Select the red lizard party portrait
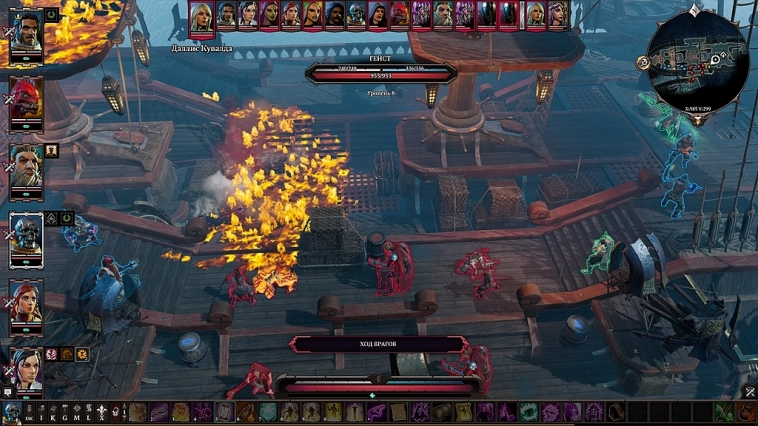758x426 pixels. tap(26, 100)
